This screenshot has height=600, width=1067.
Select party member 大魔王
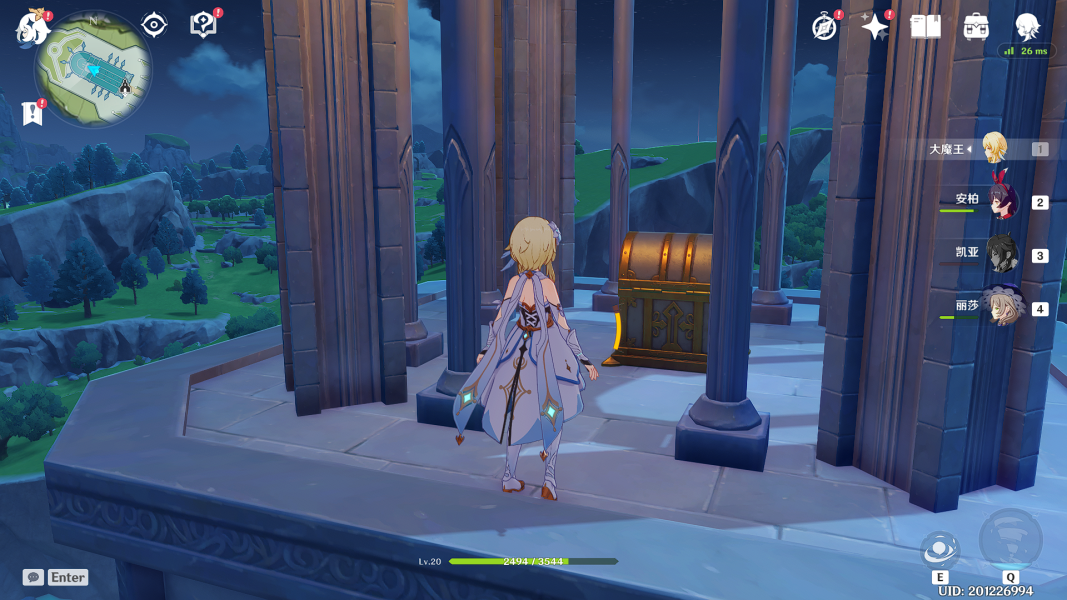point(993,148)
